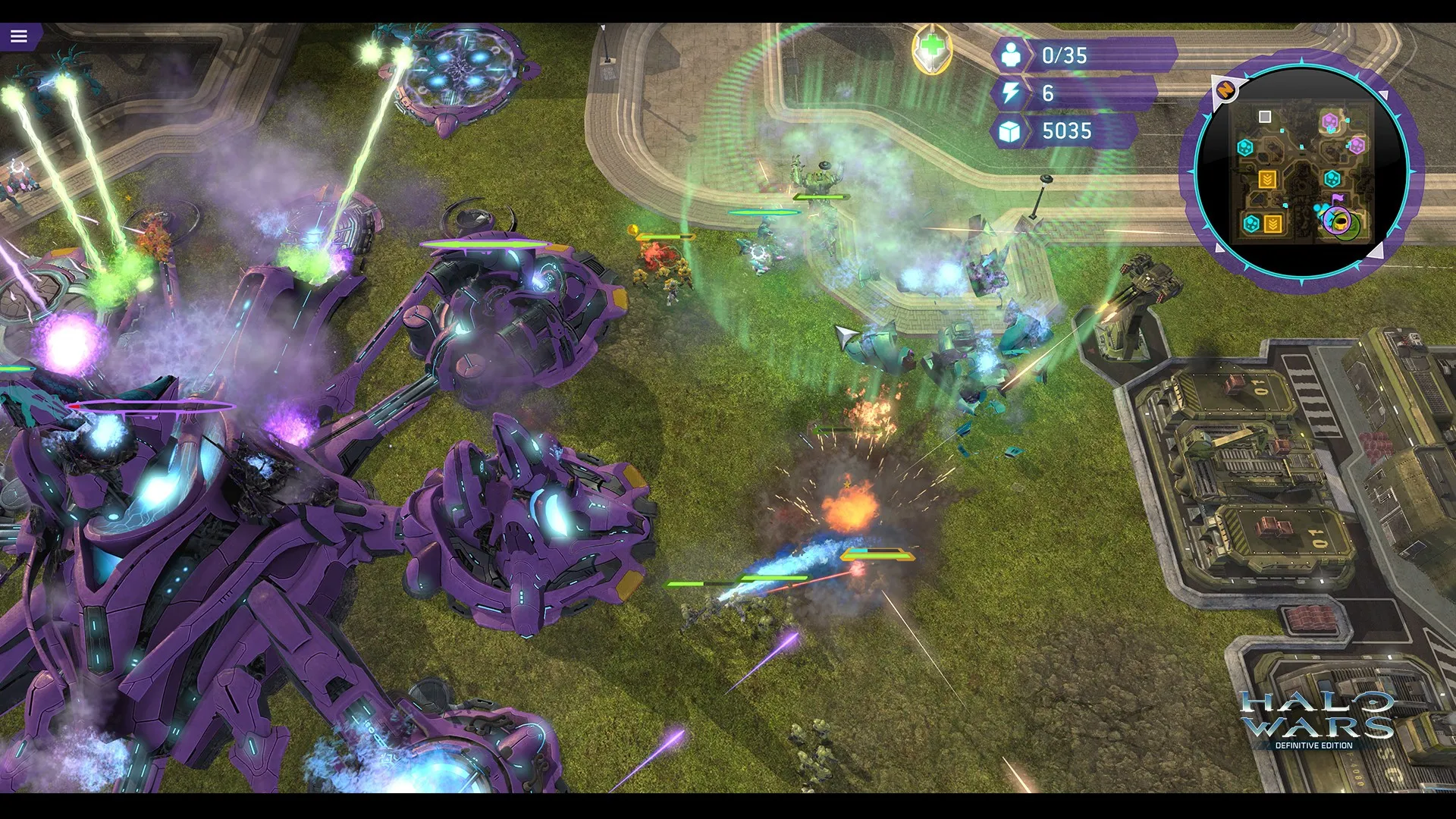Click the upper yellow chevron reactor icon on minimap
The image size is (1456, 819).
pyautogui.click(x=1269, y=178)
